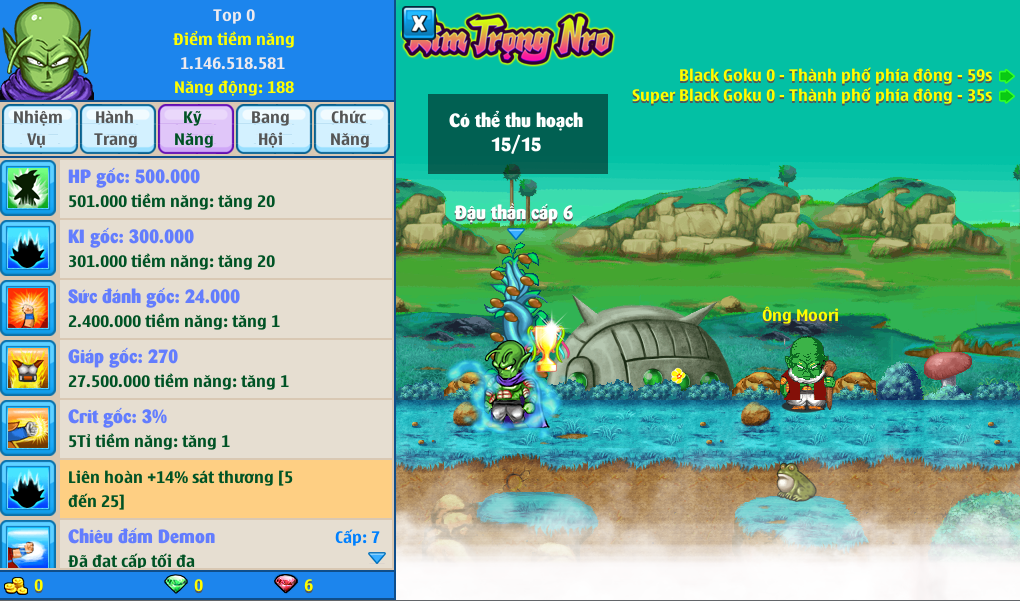Image resolution: width=1020 pixels, height=601 pixels.
Task: Close the panel with the X button
Action: (419, 23)
